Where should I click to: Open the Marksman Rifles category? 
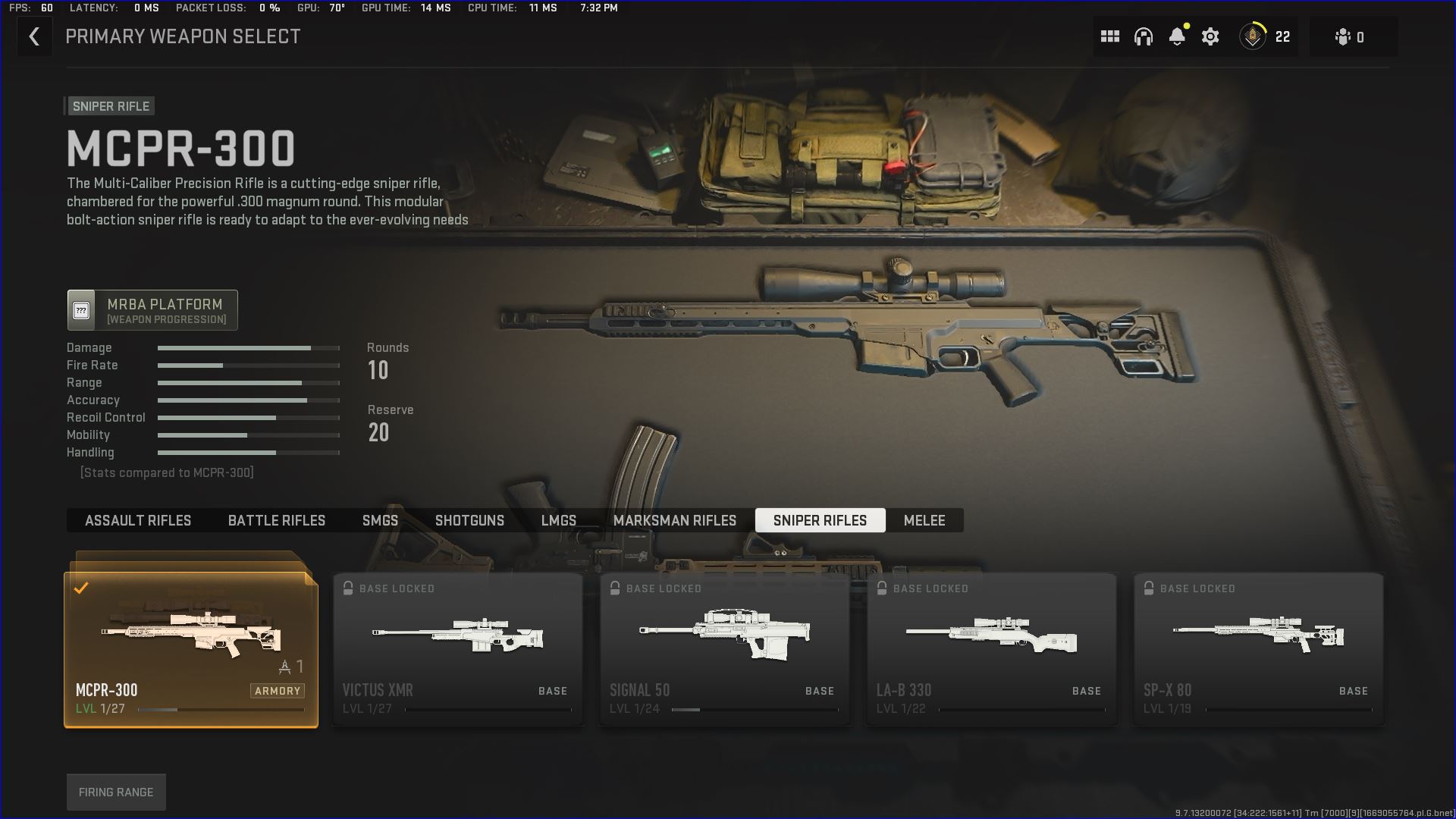click(675, 520)
